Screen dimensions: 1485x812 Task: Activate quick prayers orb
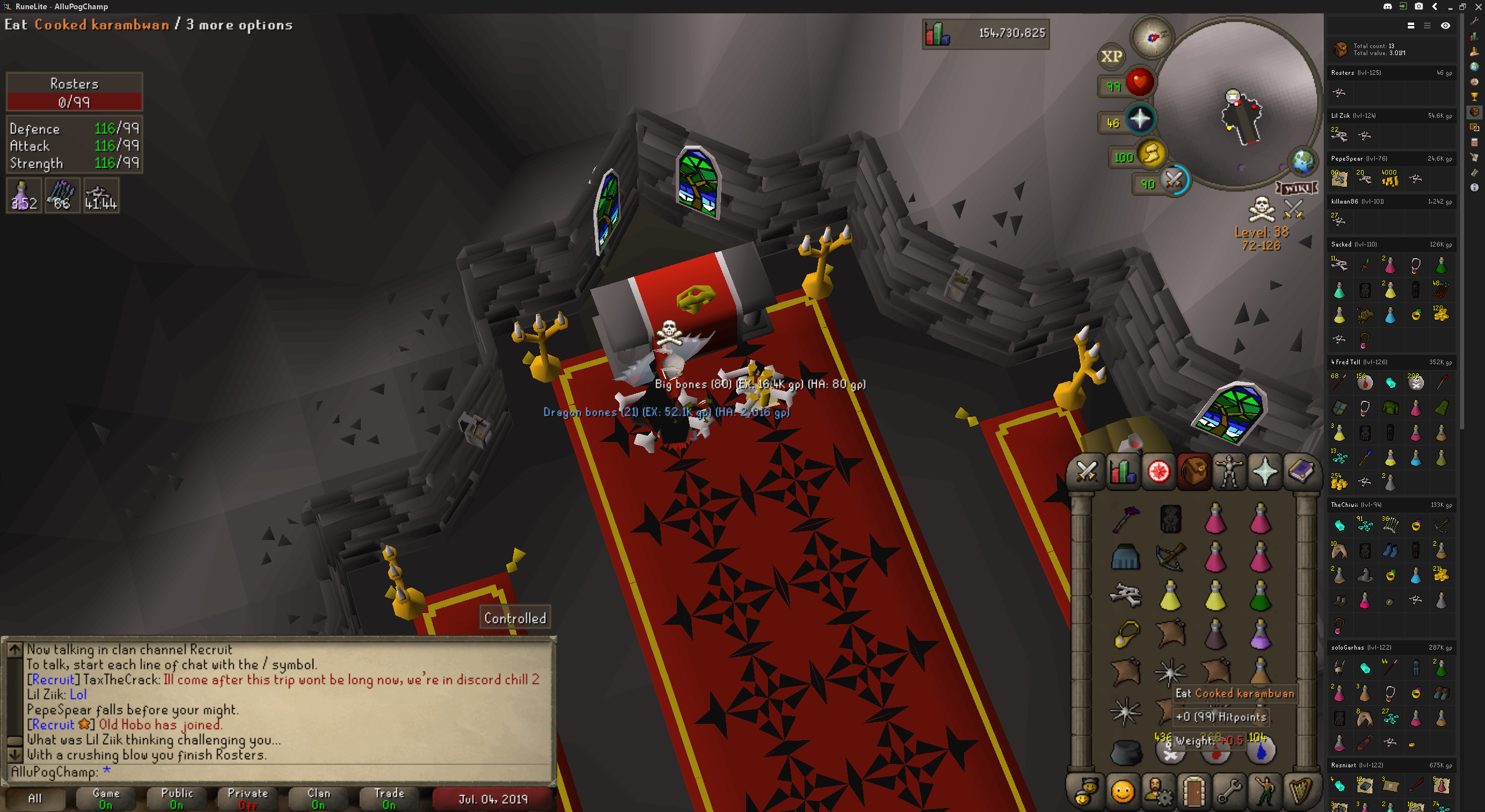tap(1140, 119)
